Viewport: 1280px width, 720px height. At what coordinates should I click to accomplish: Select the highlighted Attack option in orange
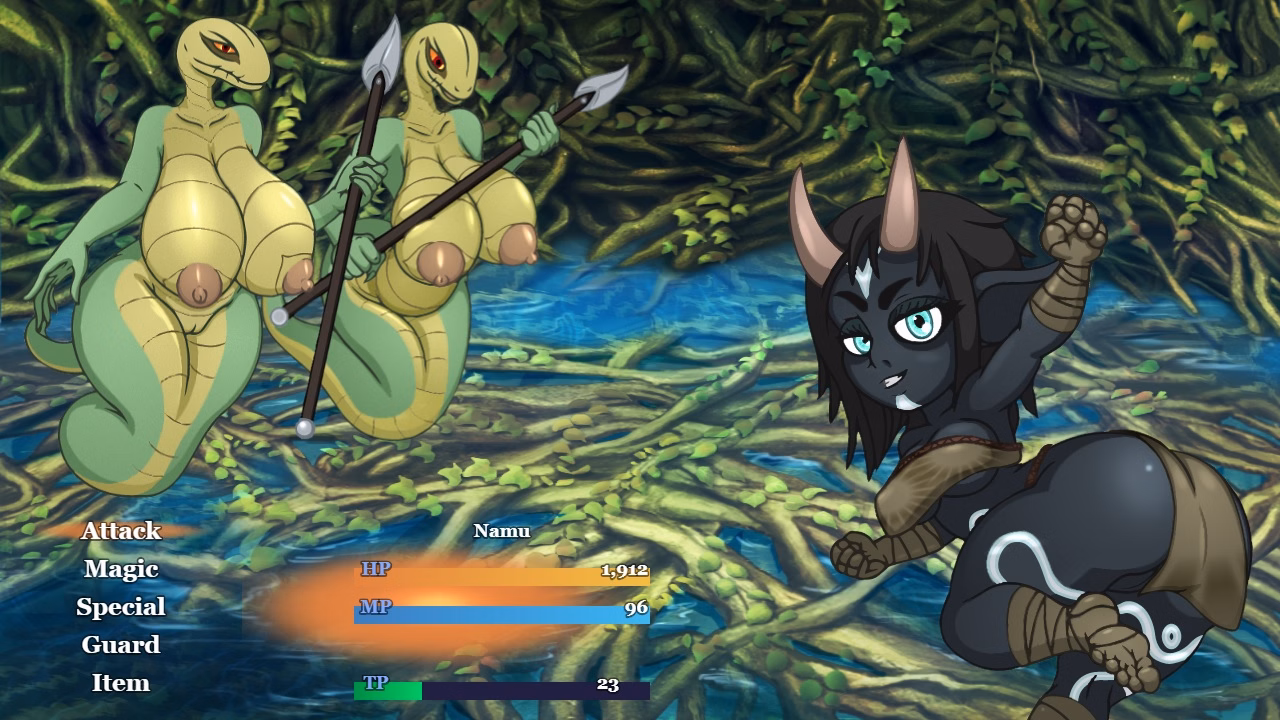pyautogui.click(x=122, y=531)
